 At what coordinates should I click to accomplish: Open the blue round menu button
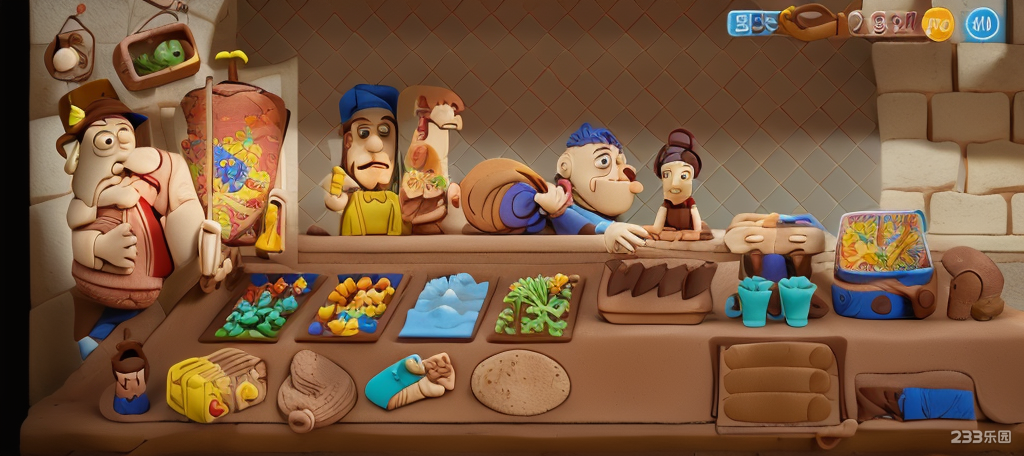pos(982,23)
